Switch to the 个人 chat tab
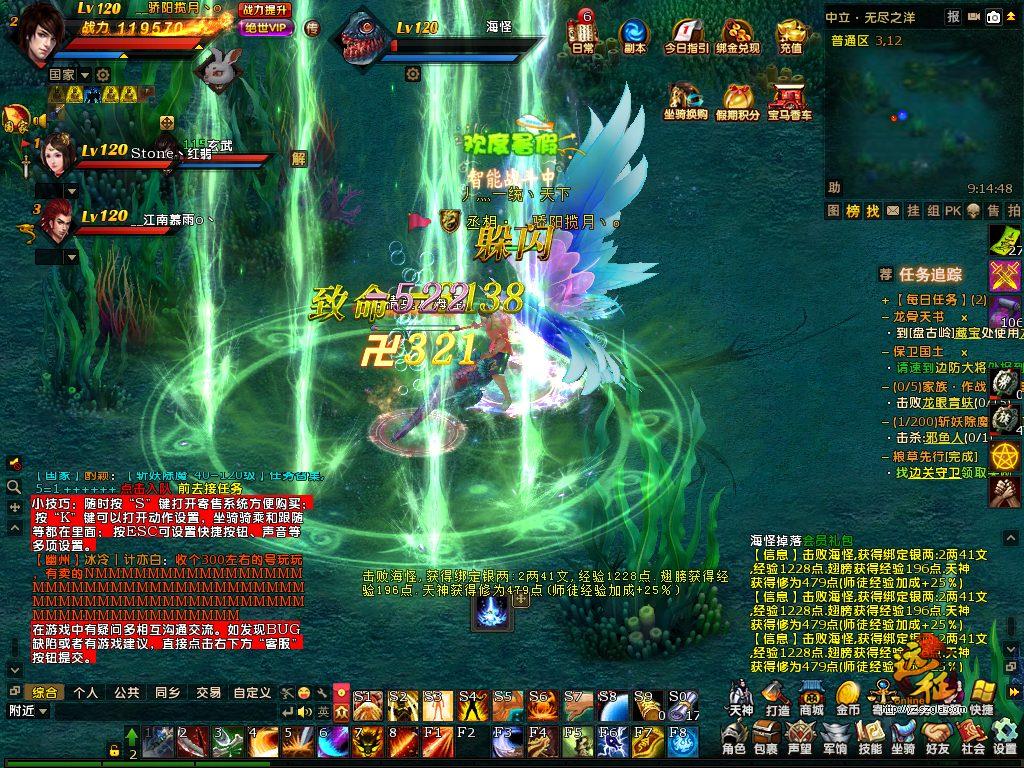The image size is (1024, 768). coord(86,692)
